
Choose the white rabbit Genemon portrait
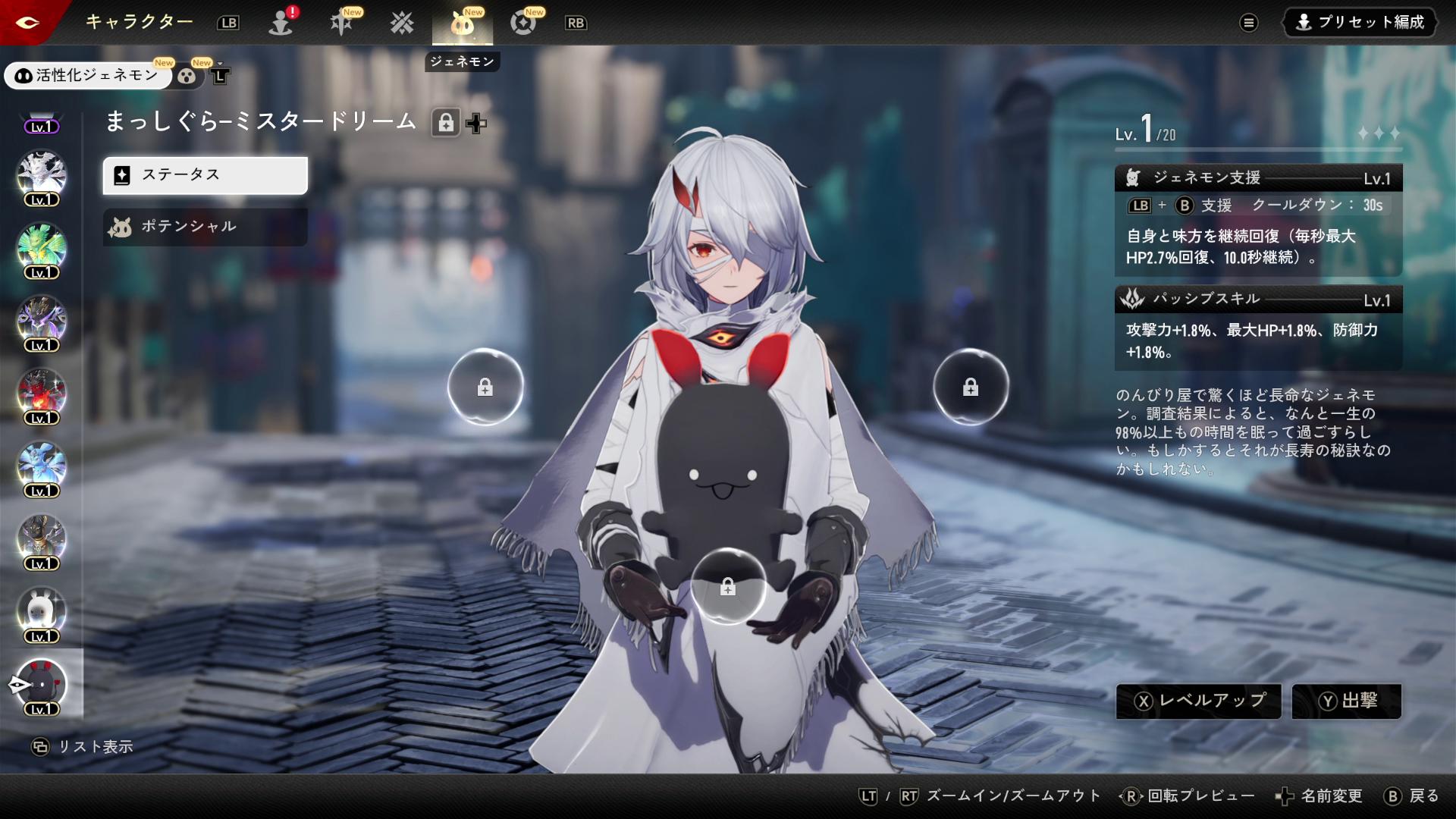point(42,611)
